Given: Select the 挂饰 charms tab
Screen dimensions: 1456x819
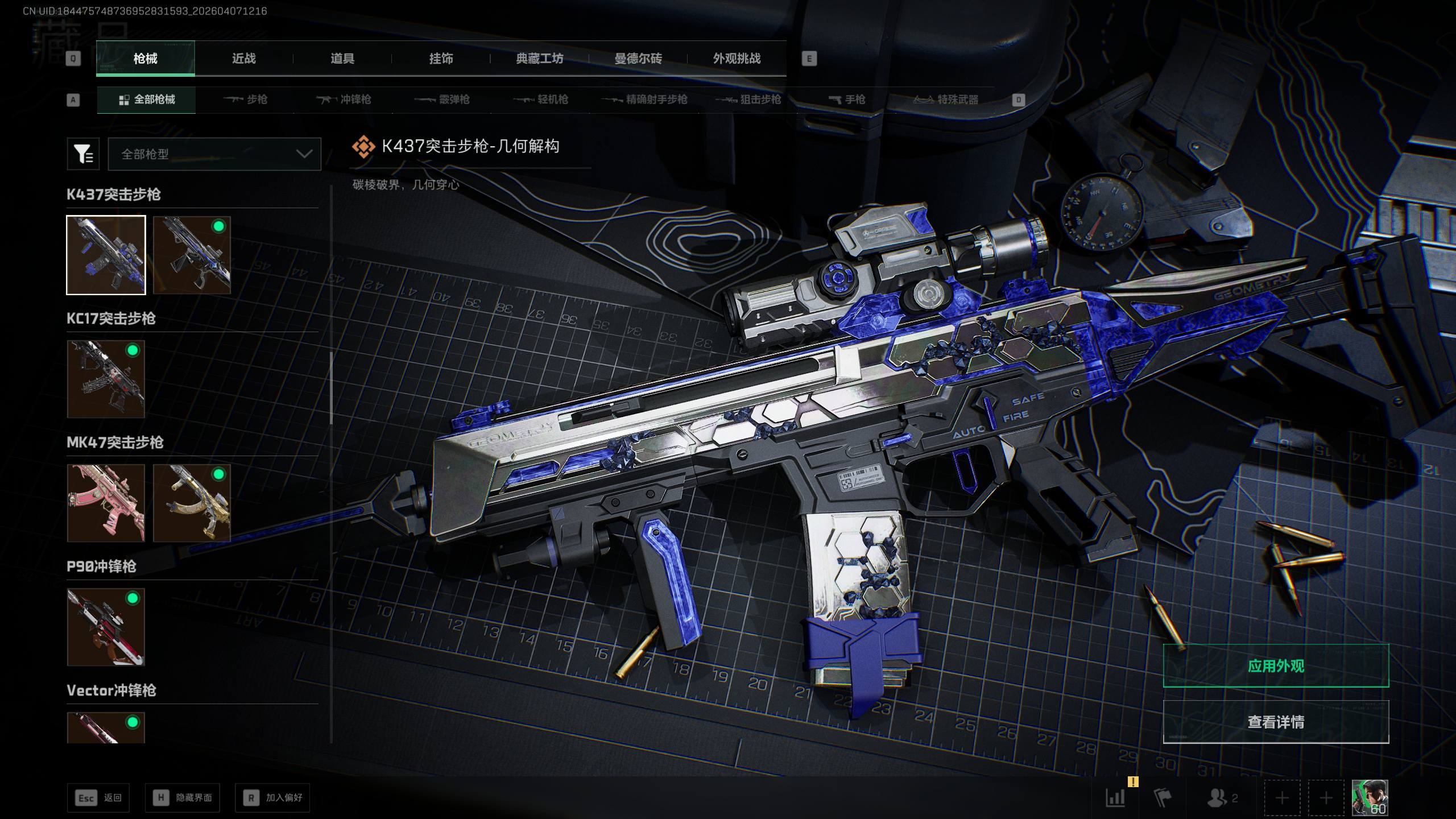Looking at the screenshot, I should tap(441, 59).
